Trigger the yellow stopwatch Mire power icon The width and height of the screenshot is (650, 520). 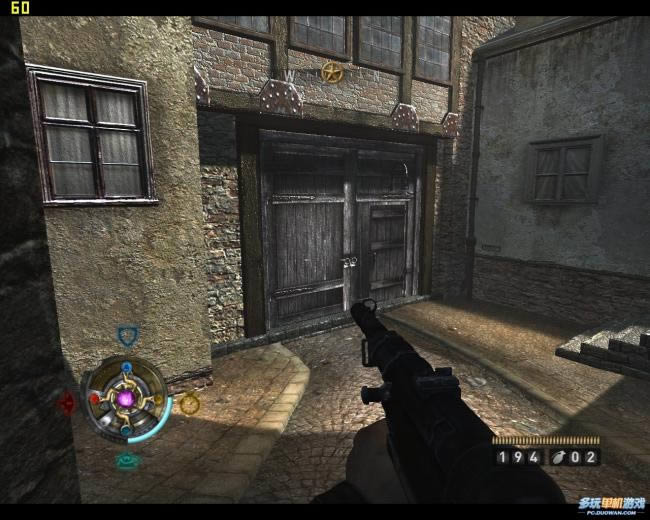pos(189,403)
